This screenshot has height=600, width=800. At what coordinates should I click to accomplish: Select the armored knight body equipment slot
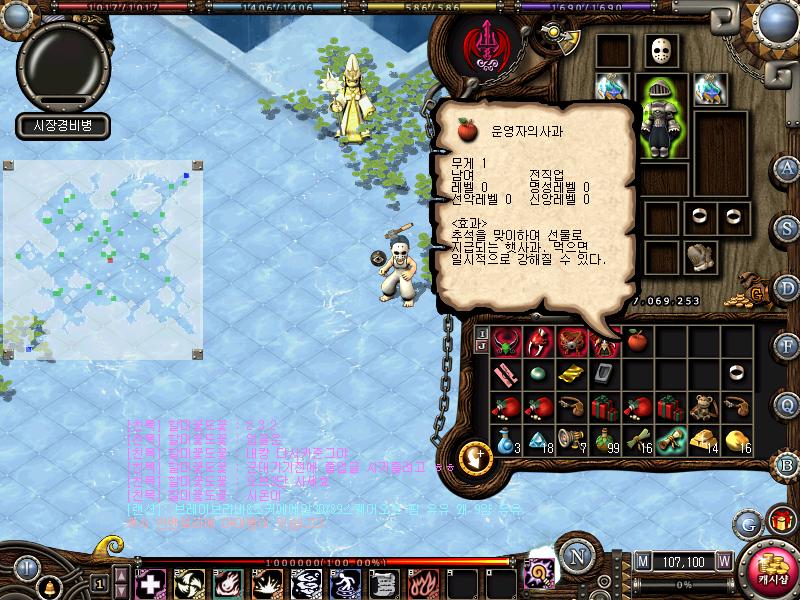click(660, 118)
